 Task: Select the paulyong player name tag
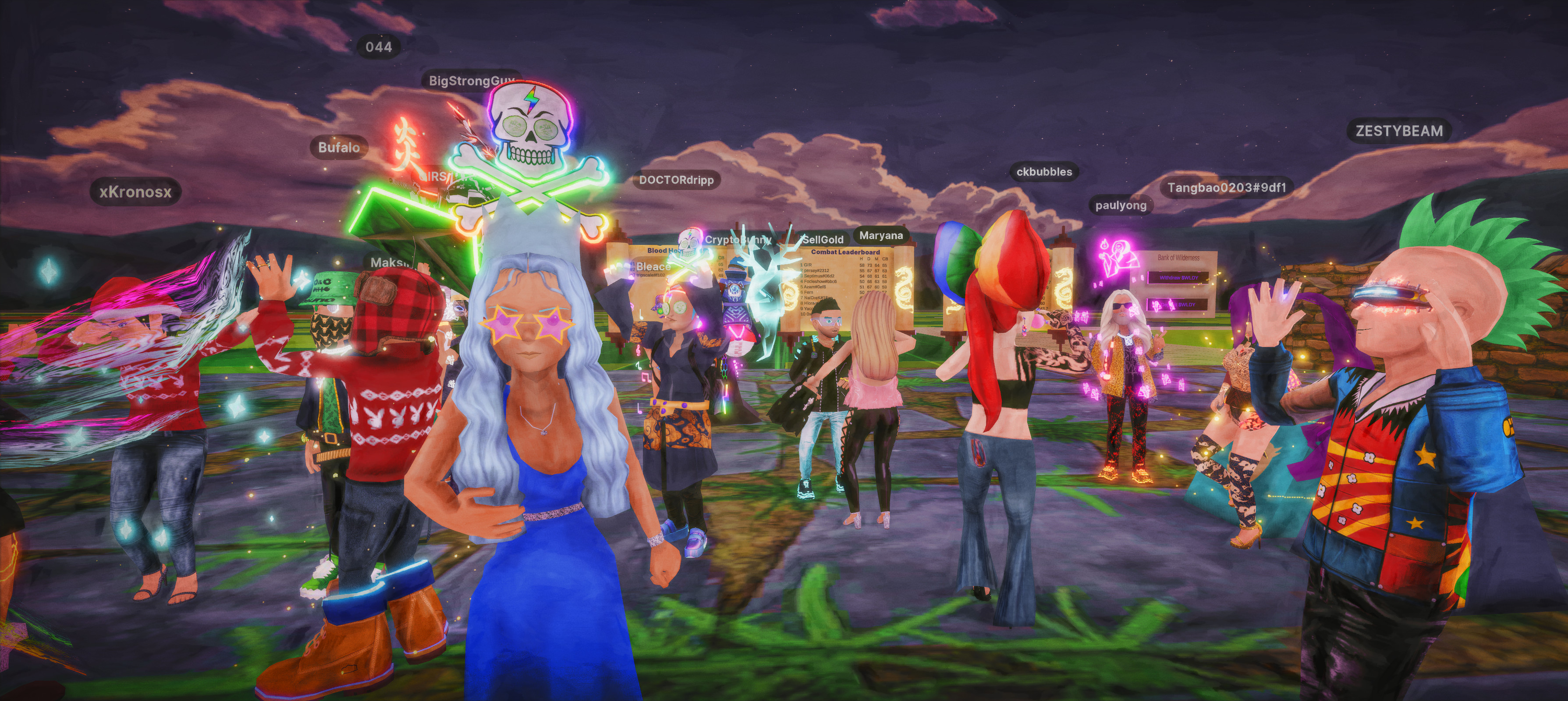tap(1121, 205)
